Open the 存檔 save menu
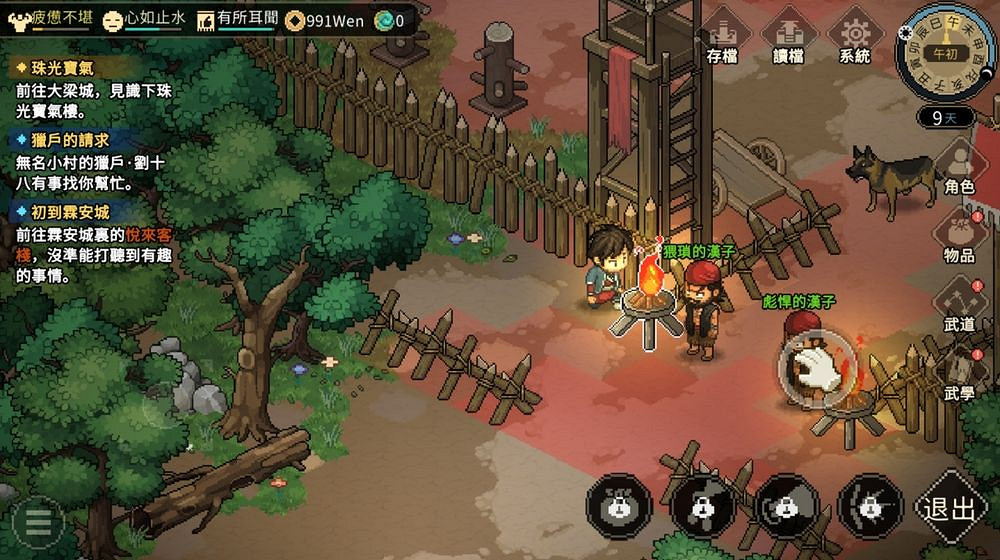 pos(721,36)
